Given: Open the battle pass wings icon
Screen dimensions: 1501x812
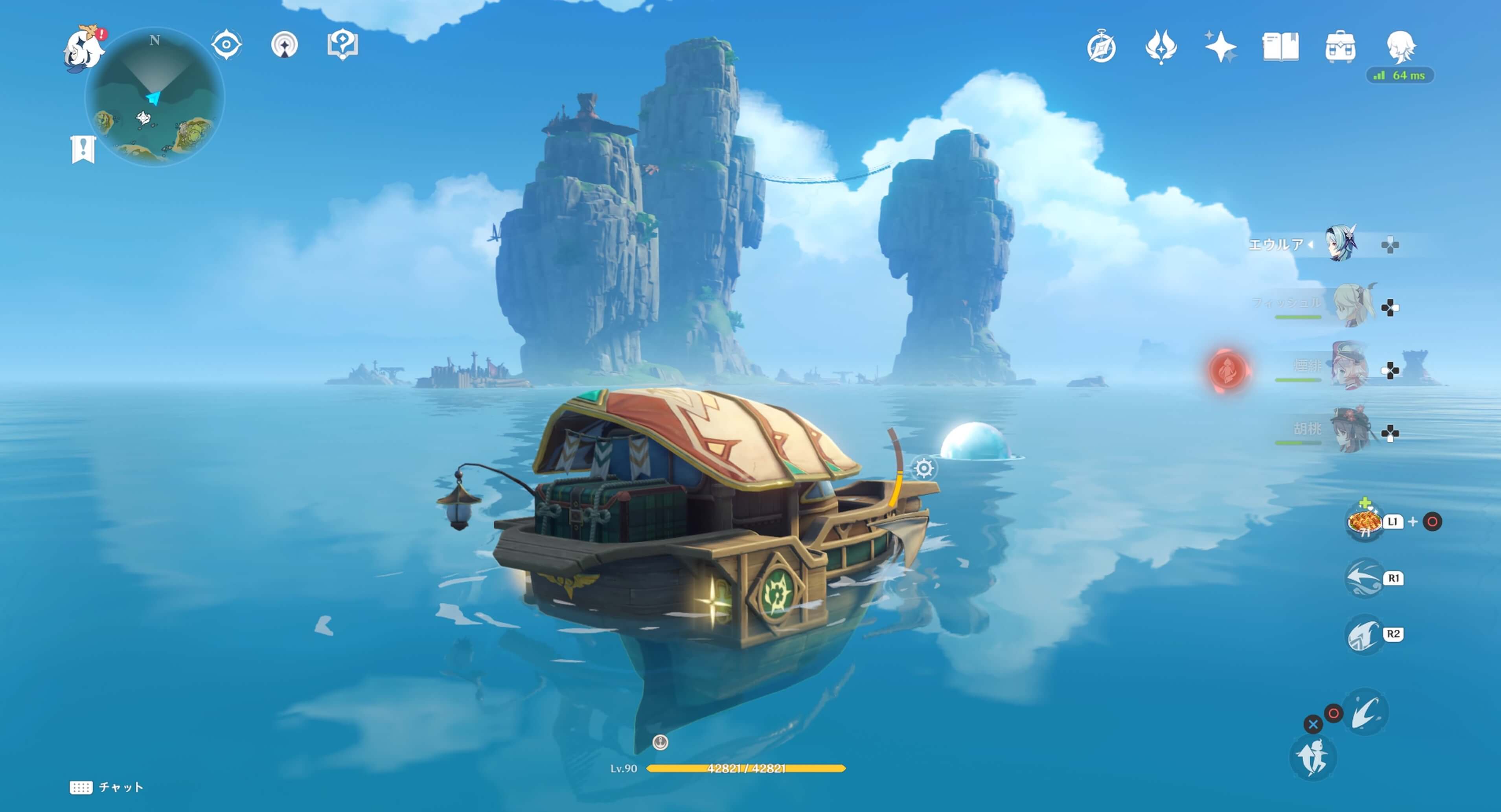Looking at the screenshot, I should [x=1161, y=47].
